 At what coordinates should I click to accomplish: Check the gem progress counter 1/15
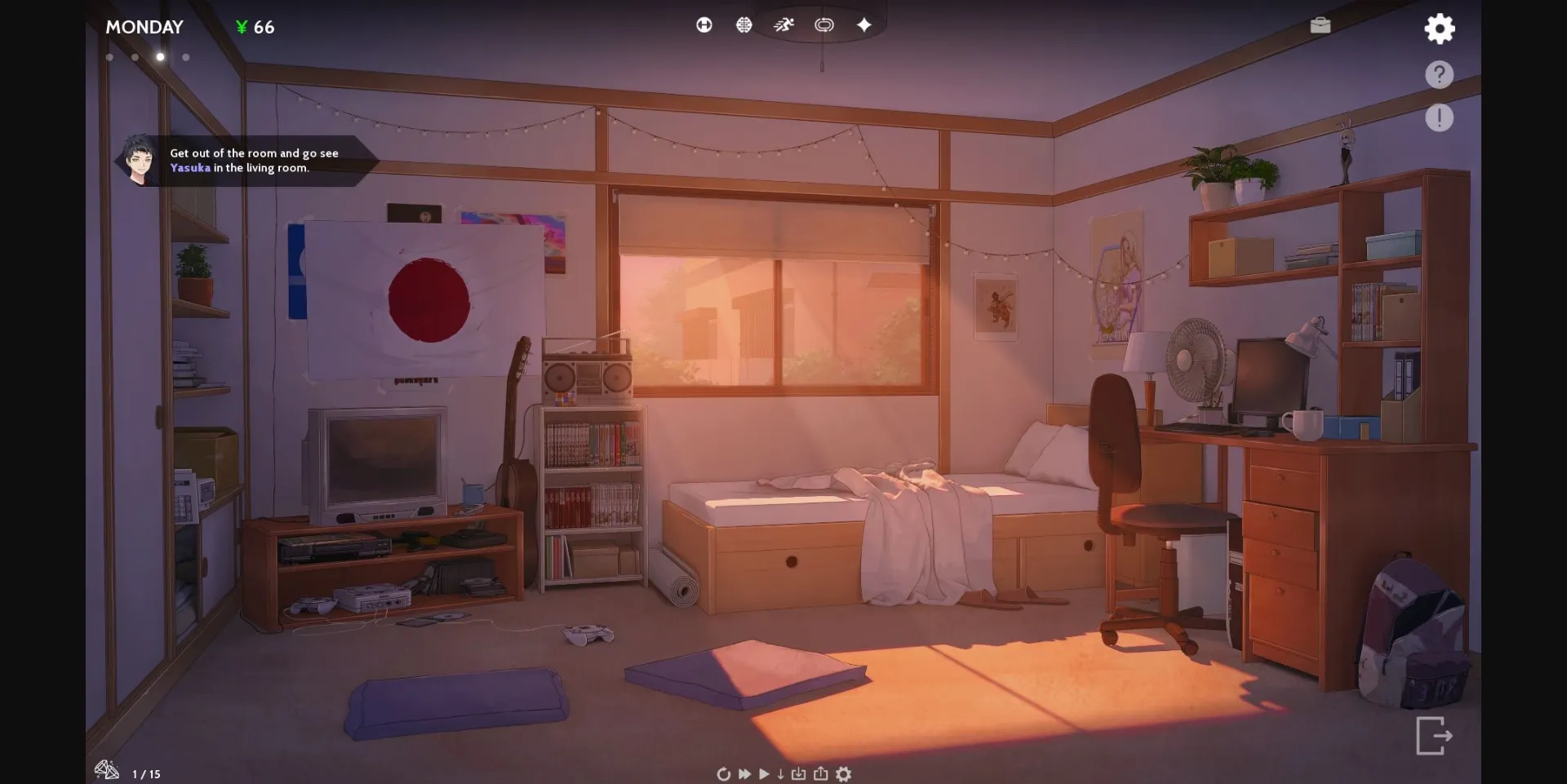(x=145, y=772)
